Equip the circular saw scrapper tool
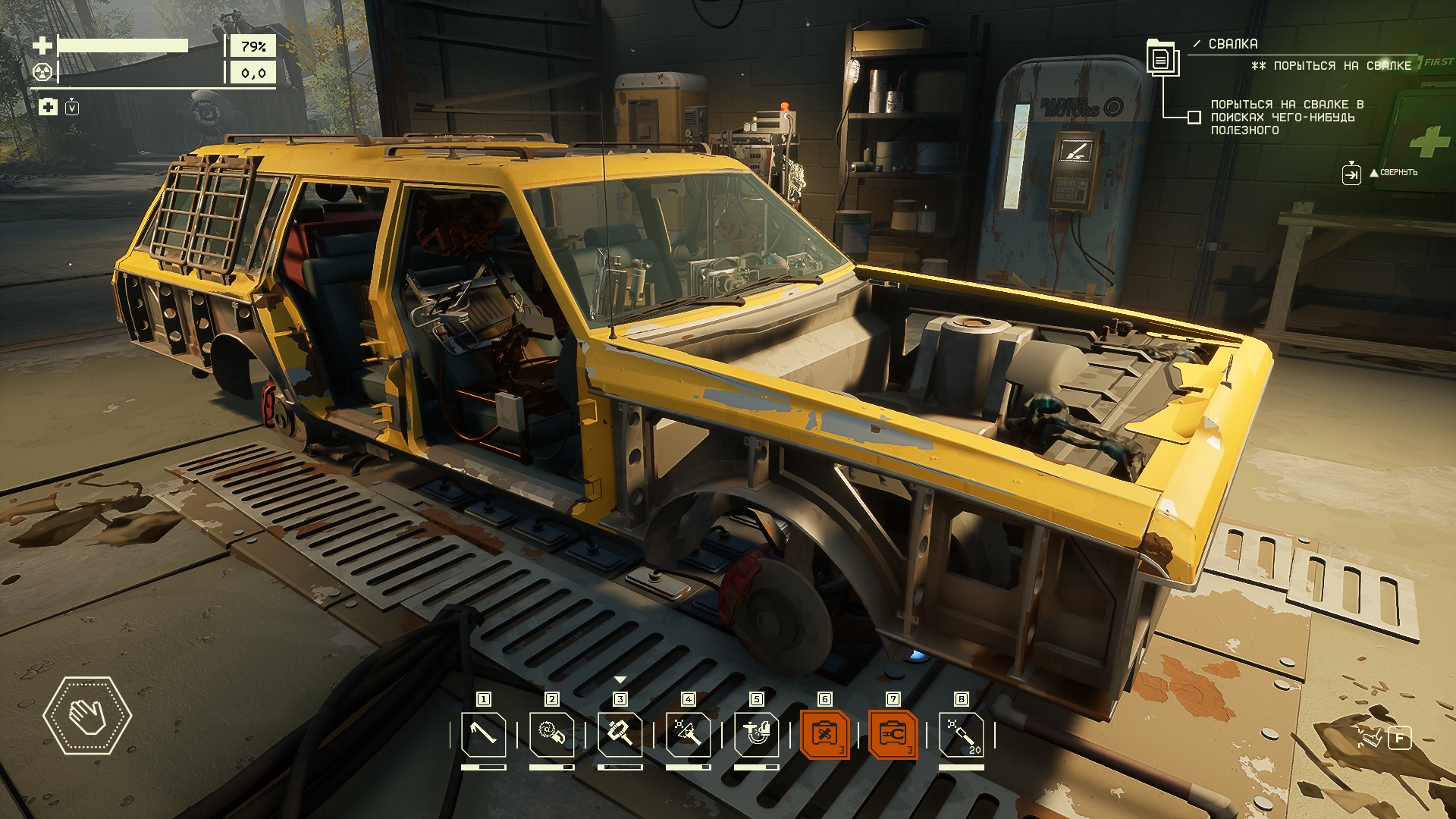Image resolution: width=1456 pixels, height=819 pixels. tap(551, 734)
